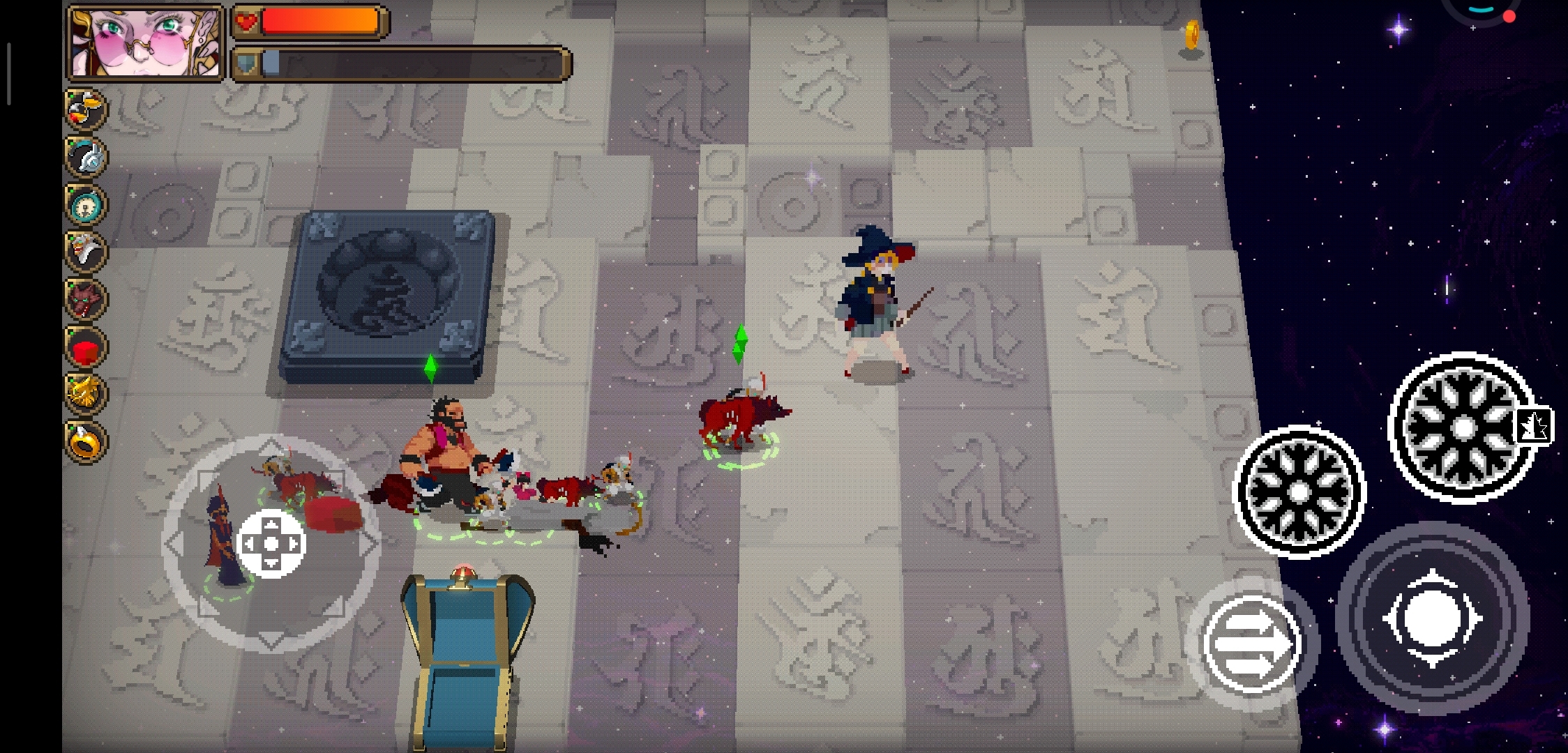Select the toucan beak relic icon
This screenshot has width=1568, height=753.
pos(86,109)
